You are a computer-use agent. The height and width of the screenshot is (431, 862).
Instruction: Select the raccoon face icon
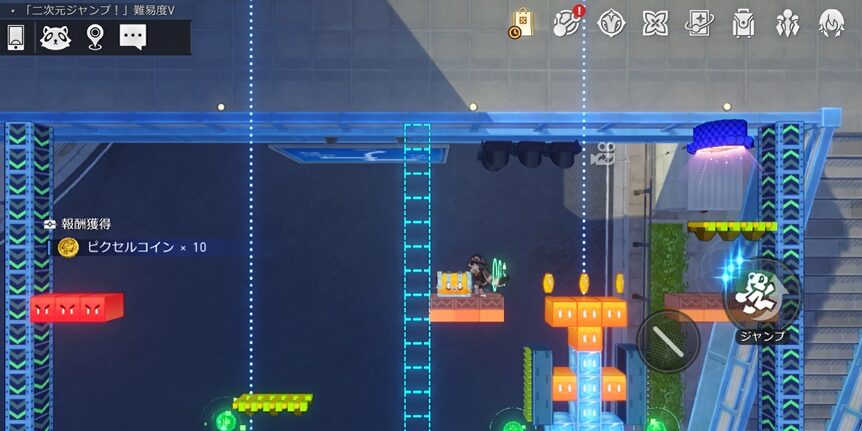pyautogui.click(x=55, y=37)
